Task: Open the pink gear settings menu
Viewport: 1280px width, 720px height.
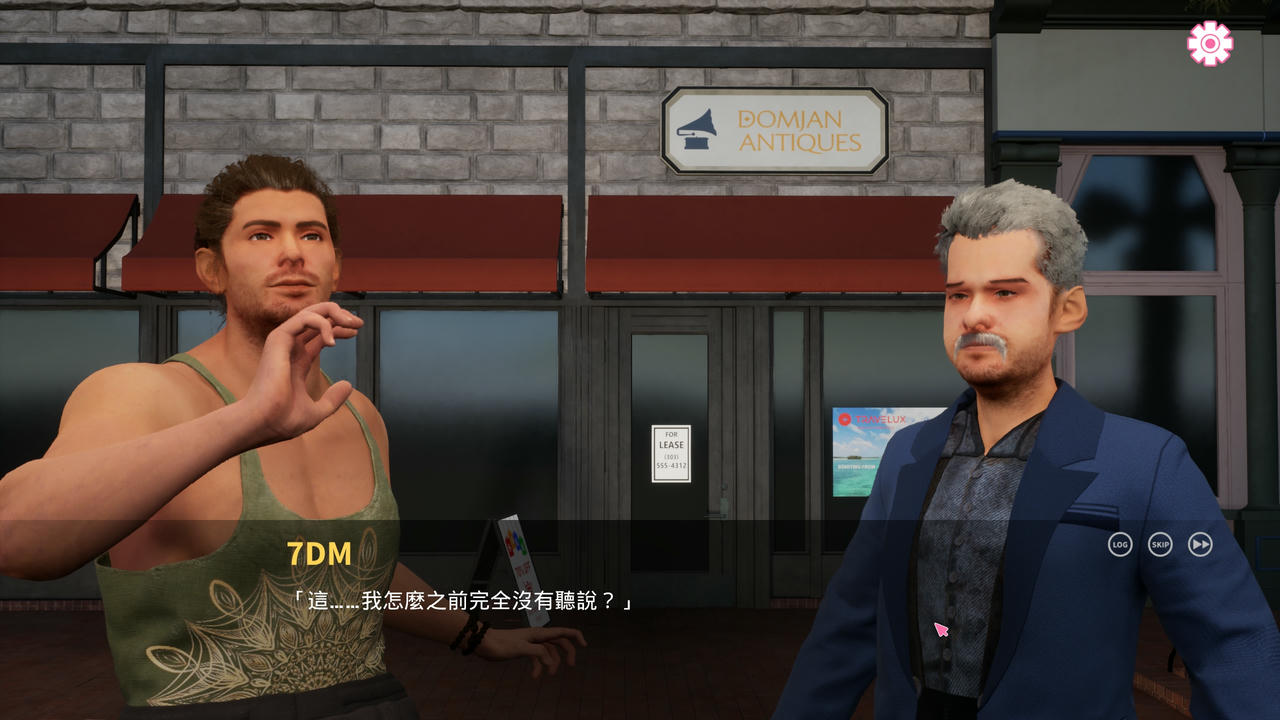Action: click(1210, 43)
